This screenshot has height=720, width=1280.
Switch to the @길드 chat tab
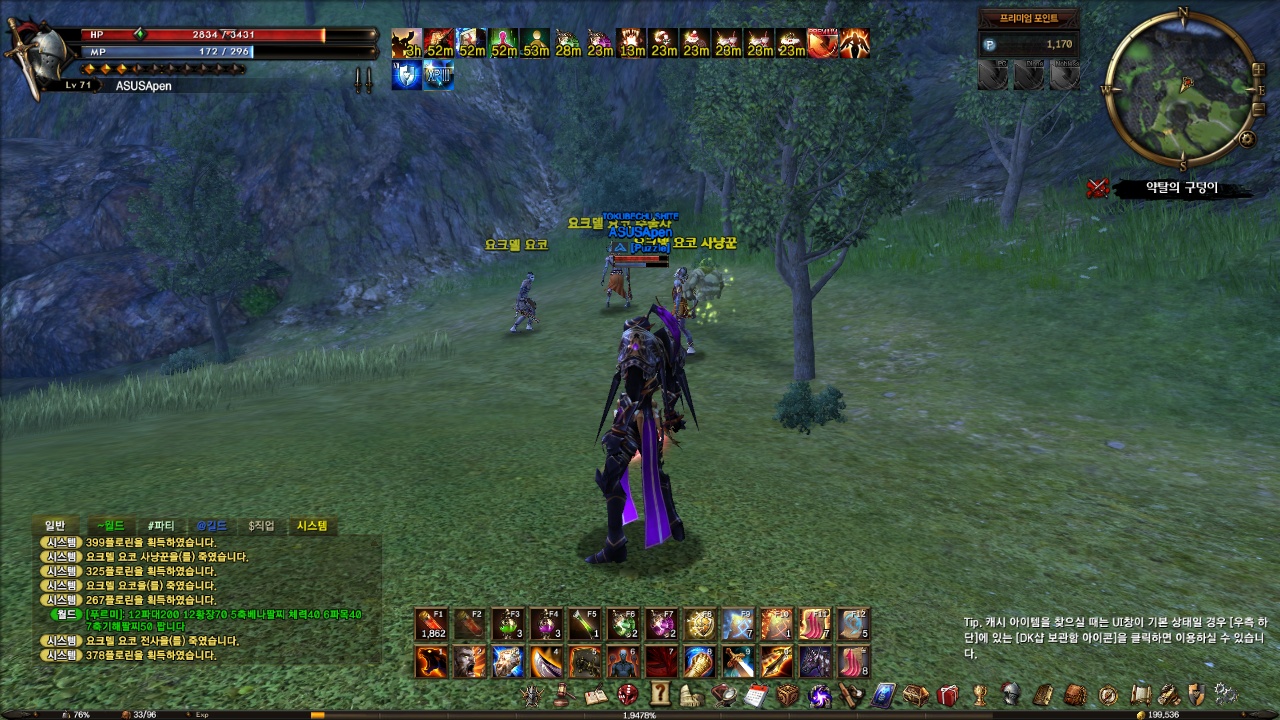[212, 526]
